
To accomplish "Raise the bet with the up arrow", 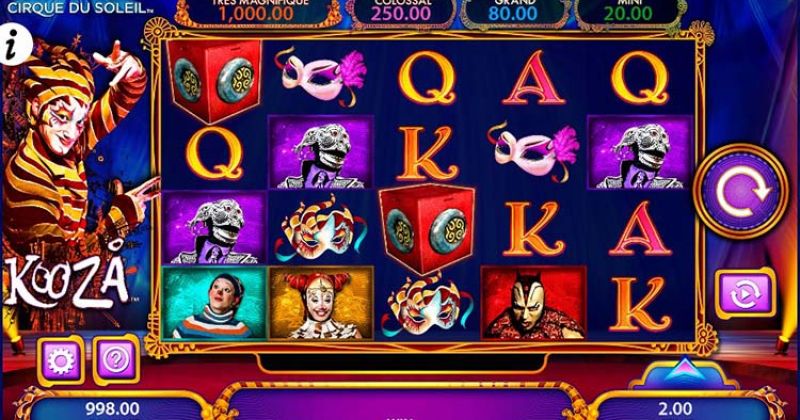I will [x=684, y=371].
